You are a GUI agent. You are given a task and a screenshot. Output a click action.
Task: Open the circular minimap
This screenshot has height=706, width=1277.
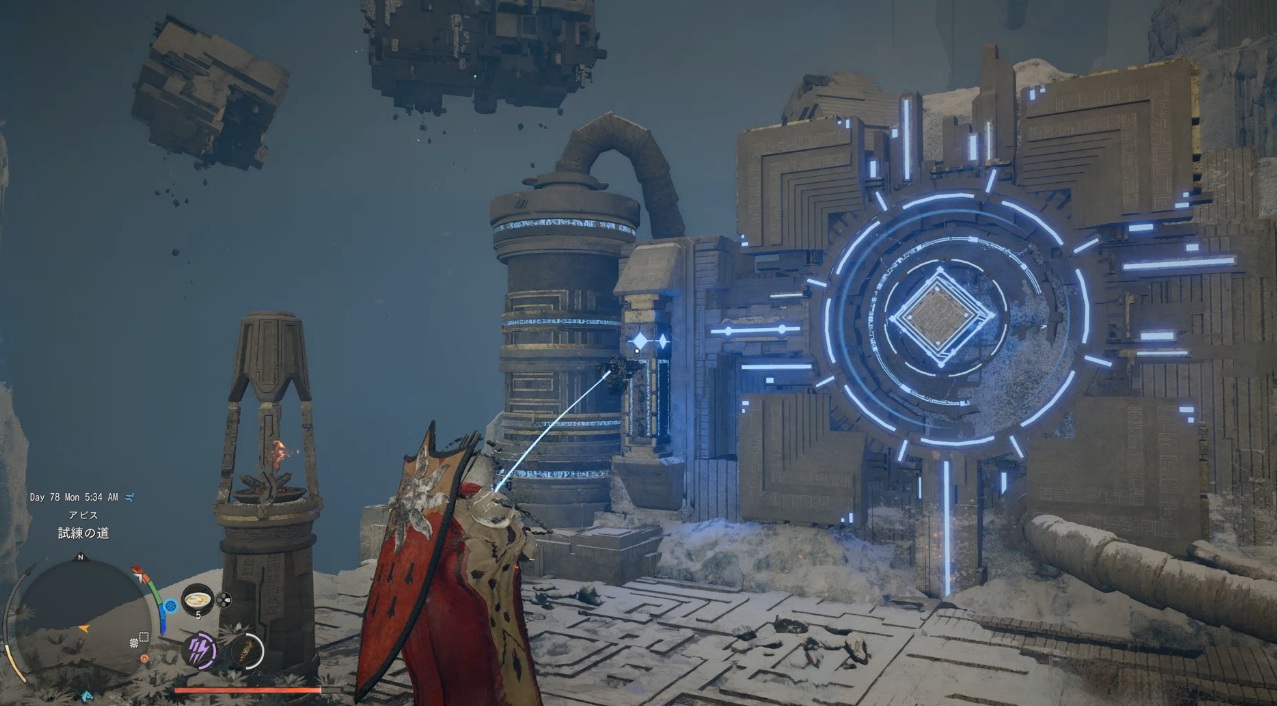pyautogui.click(x=82, y=616)
